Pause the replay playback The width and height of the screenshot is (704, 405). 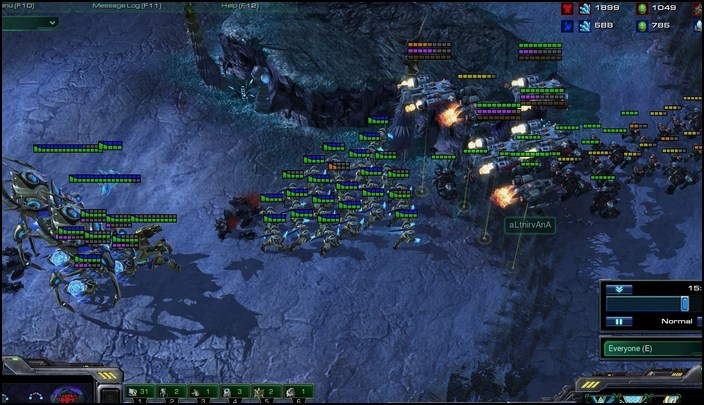[x=618, y=321]
